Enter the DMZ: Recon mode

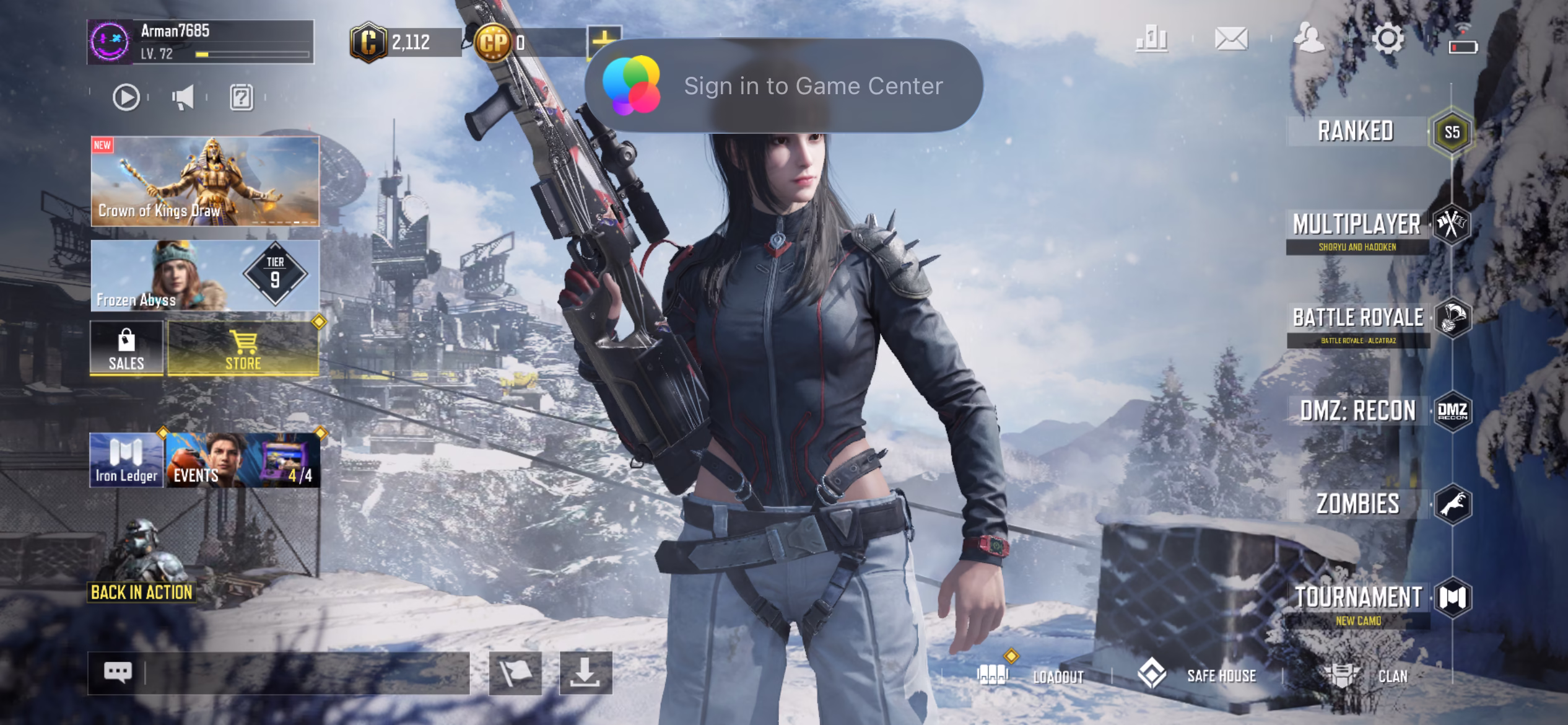click(1357, 411)
